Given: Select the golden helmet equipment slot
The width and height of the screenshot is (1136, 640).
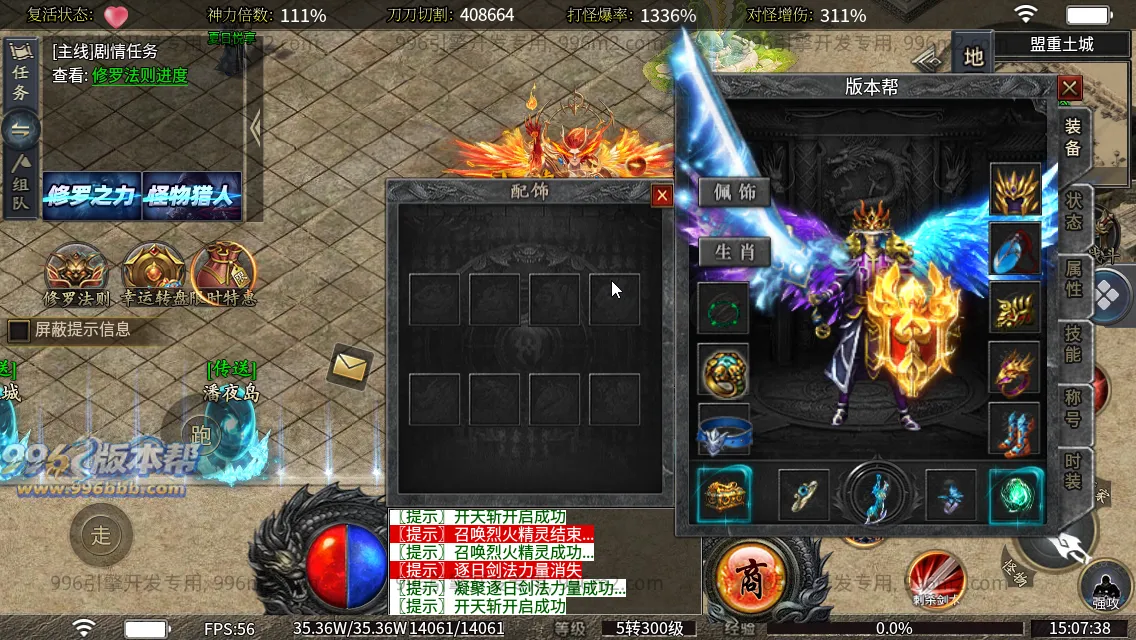Looking at the screenshot, I should coord(1015,189).
